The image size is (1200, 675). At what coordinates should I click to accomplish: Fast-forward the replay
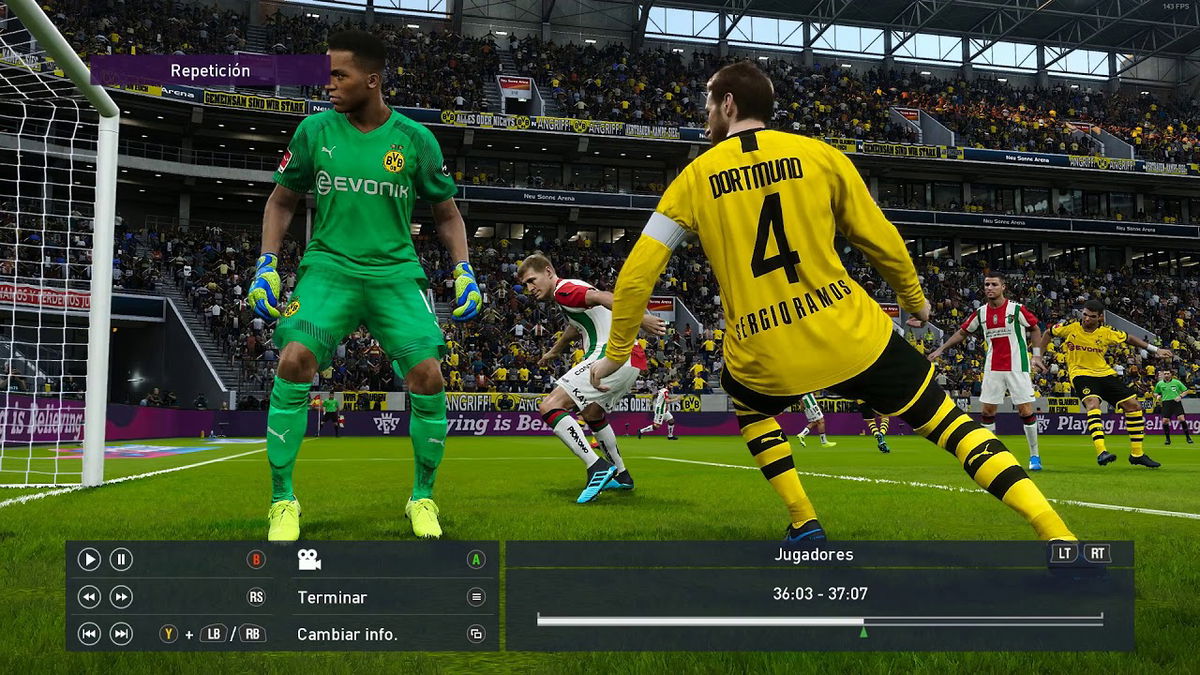tap(121, 597)
